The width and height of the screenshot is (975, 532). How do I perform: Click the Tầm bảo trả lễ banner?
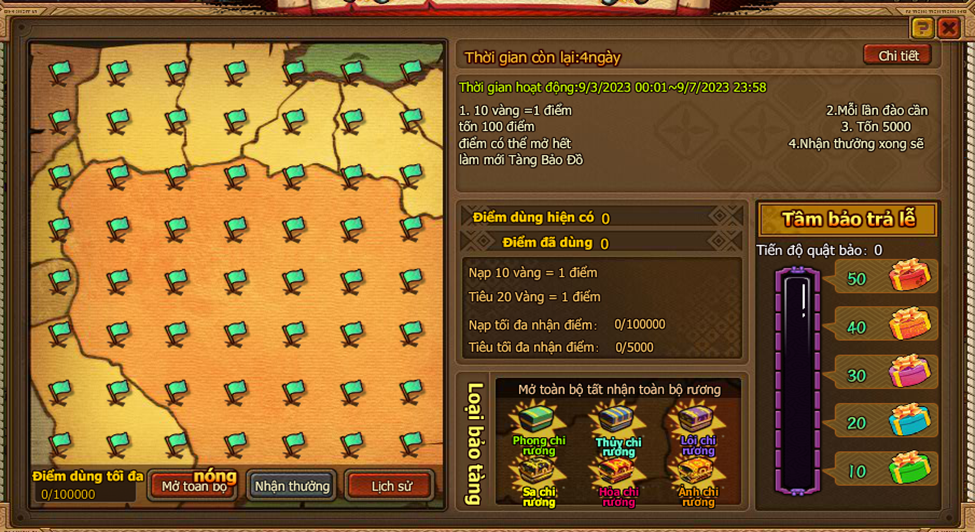[847, 219]
